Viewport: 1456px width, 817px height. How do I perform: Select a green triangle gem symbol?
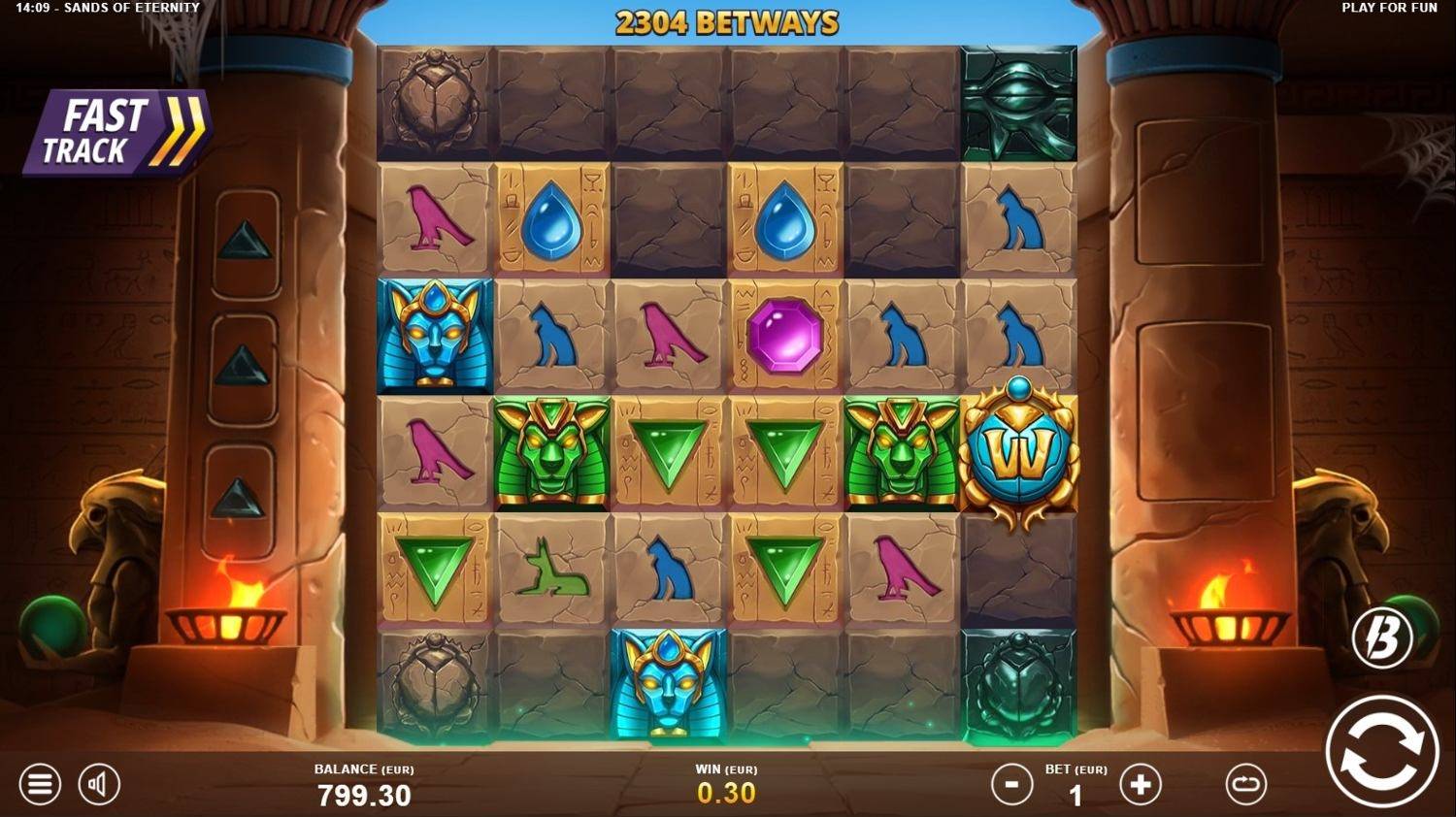(x=666, y=455)
